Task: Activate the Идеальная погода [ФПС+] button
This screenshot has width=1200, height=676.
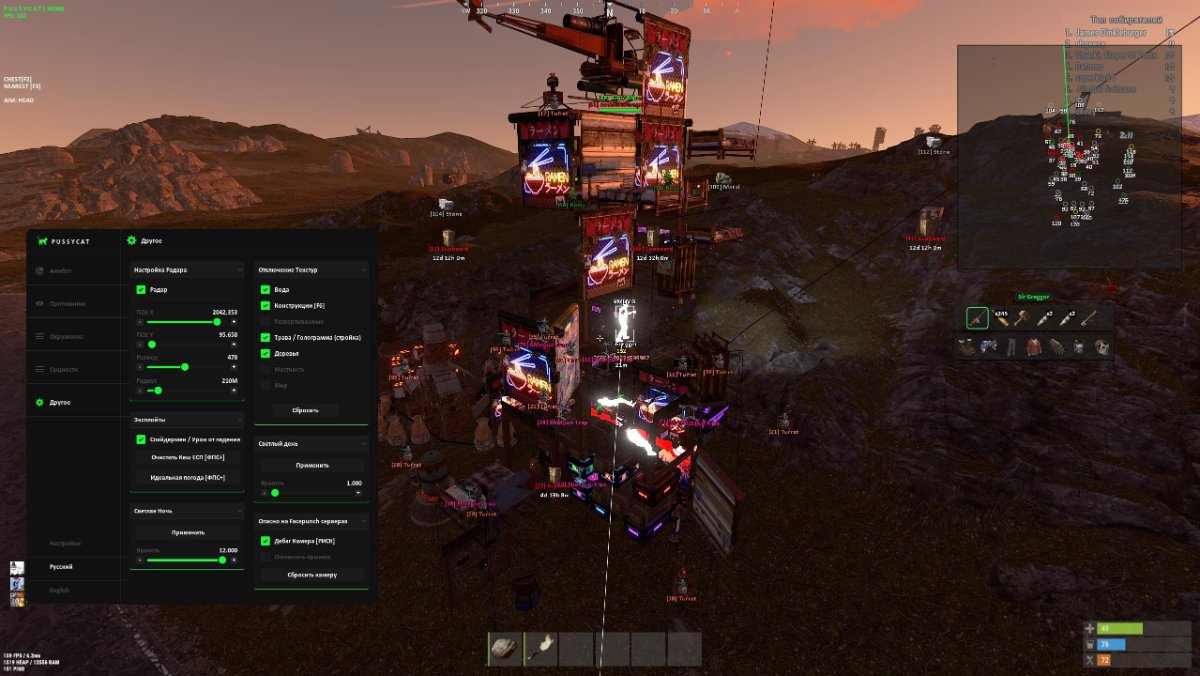Action: 187,477
